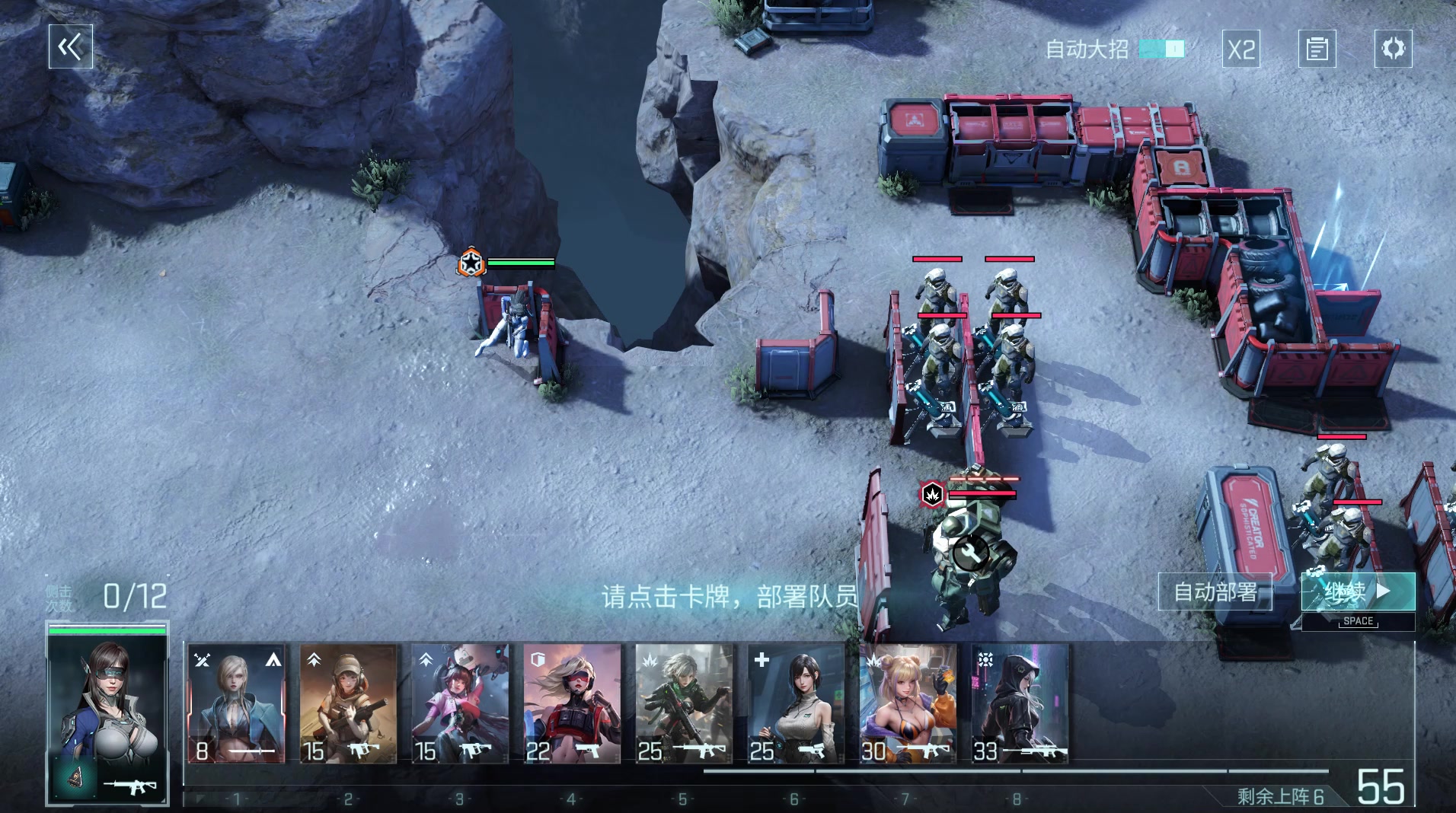Open the battle log clipboard icon

click(1317, 49)
